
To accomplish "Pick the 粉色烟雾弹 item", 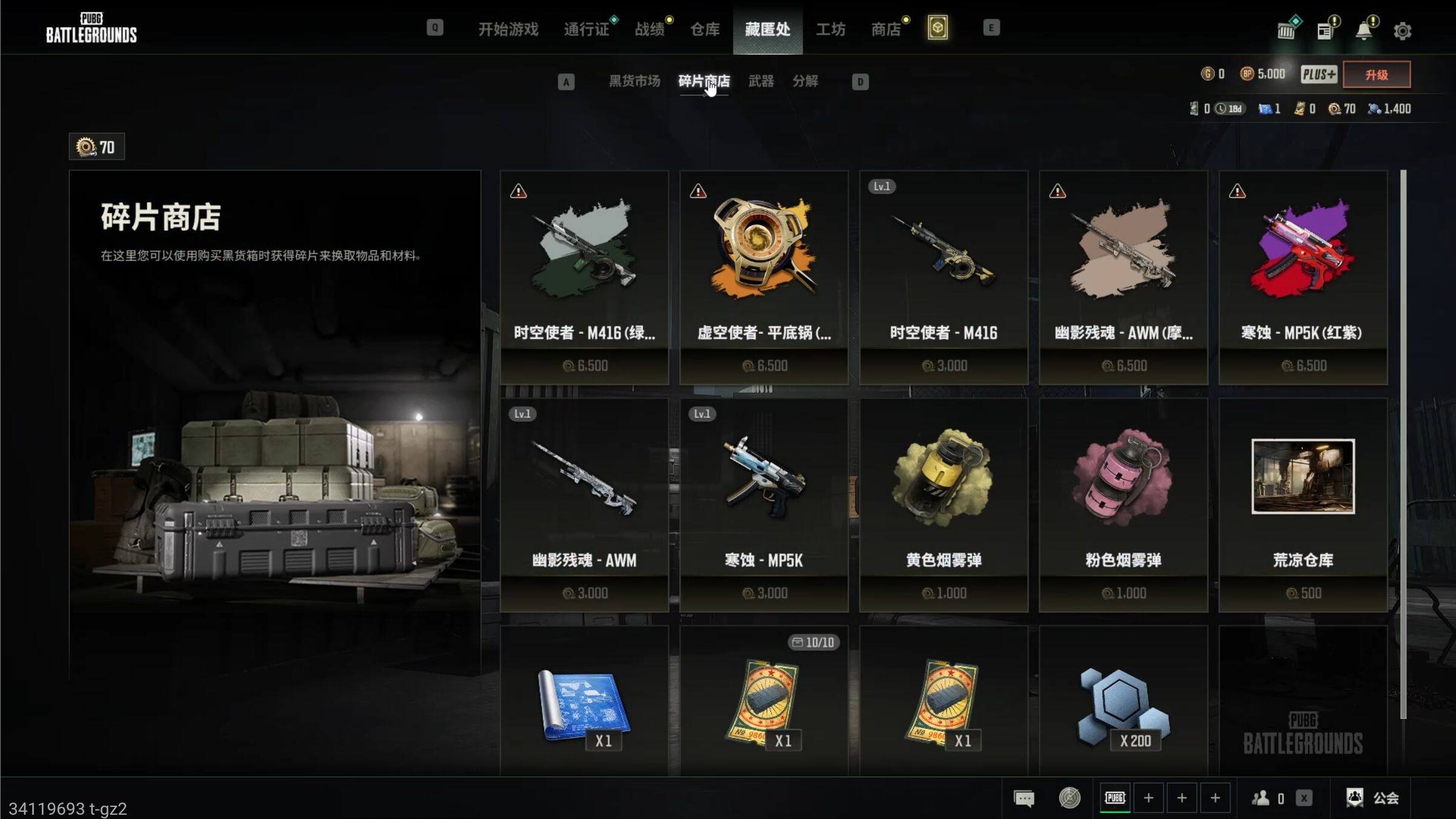I will coord(1123,505).
